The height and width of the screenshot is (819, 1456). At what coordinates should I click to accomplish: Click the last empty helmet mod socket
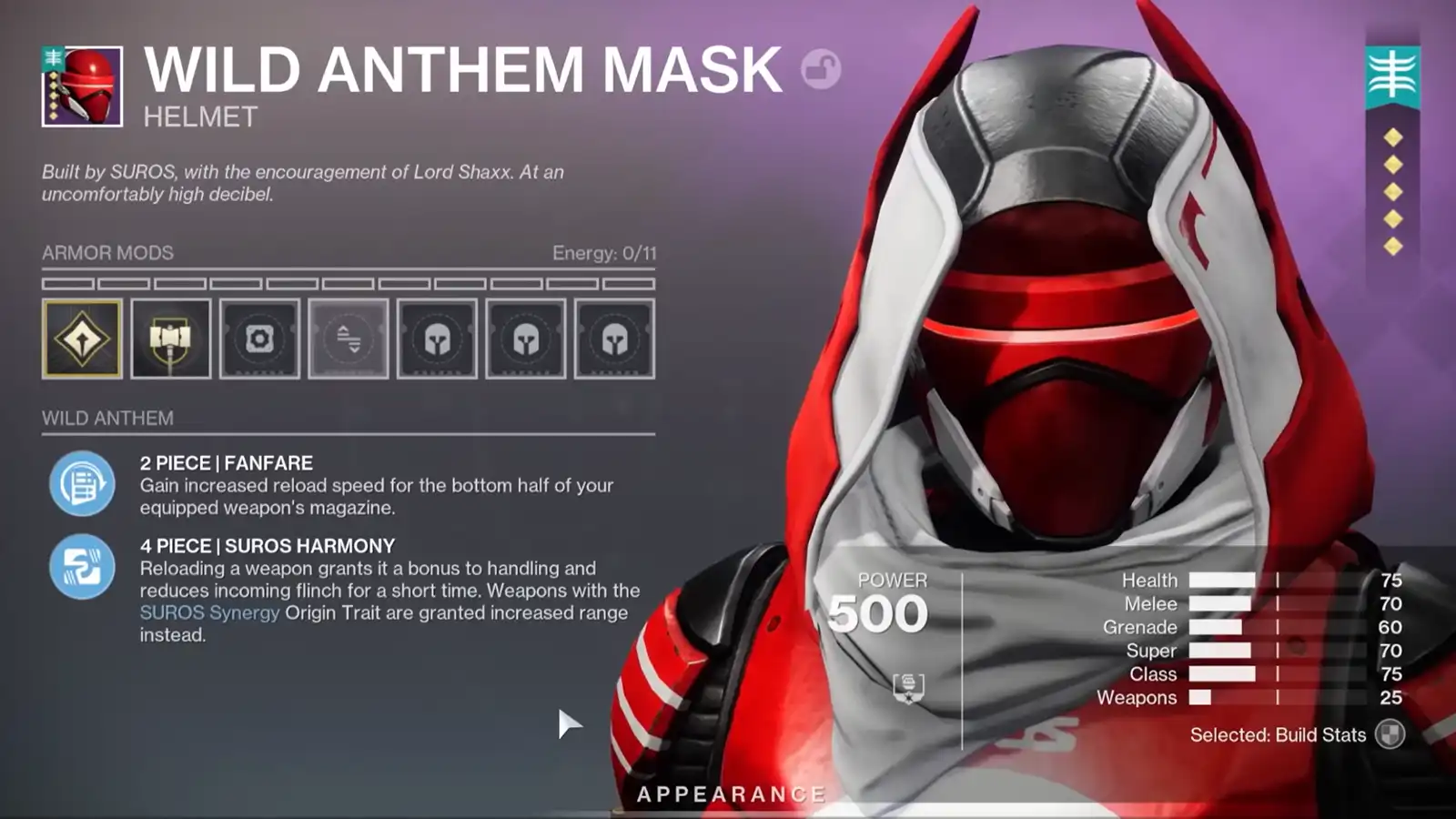(615, 339)
